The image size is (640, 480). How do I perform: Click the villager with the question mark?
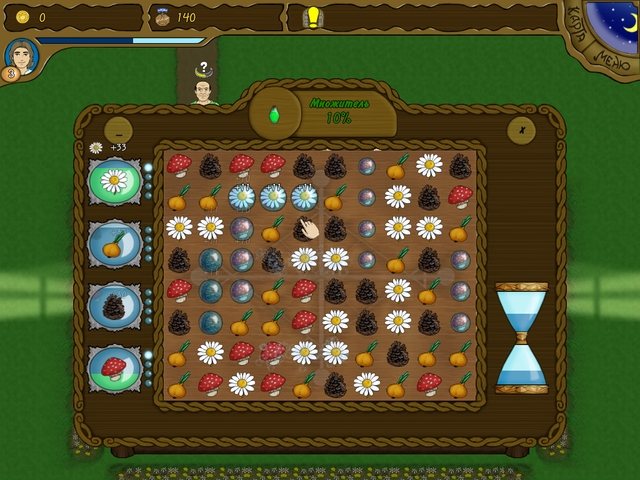(203, 88)
